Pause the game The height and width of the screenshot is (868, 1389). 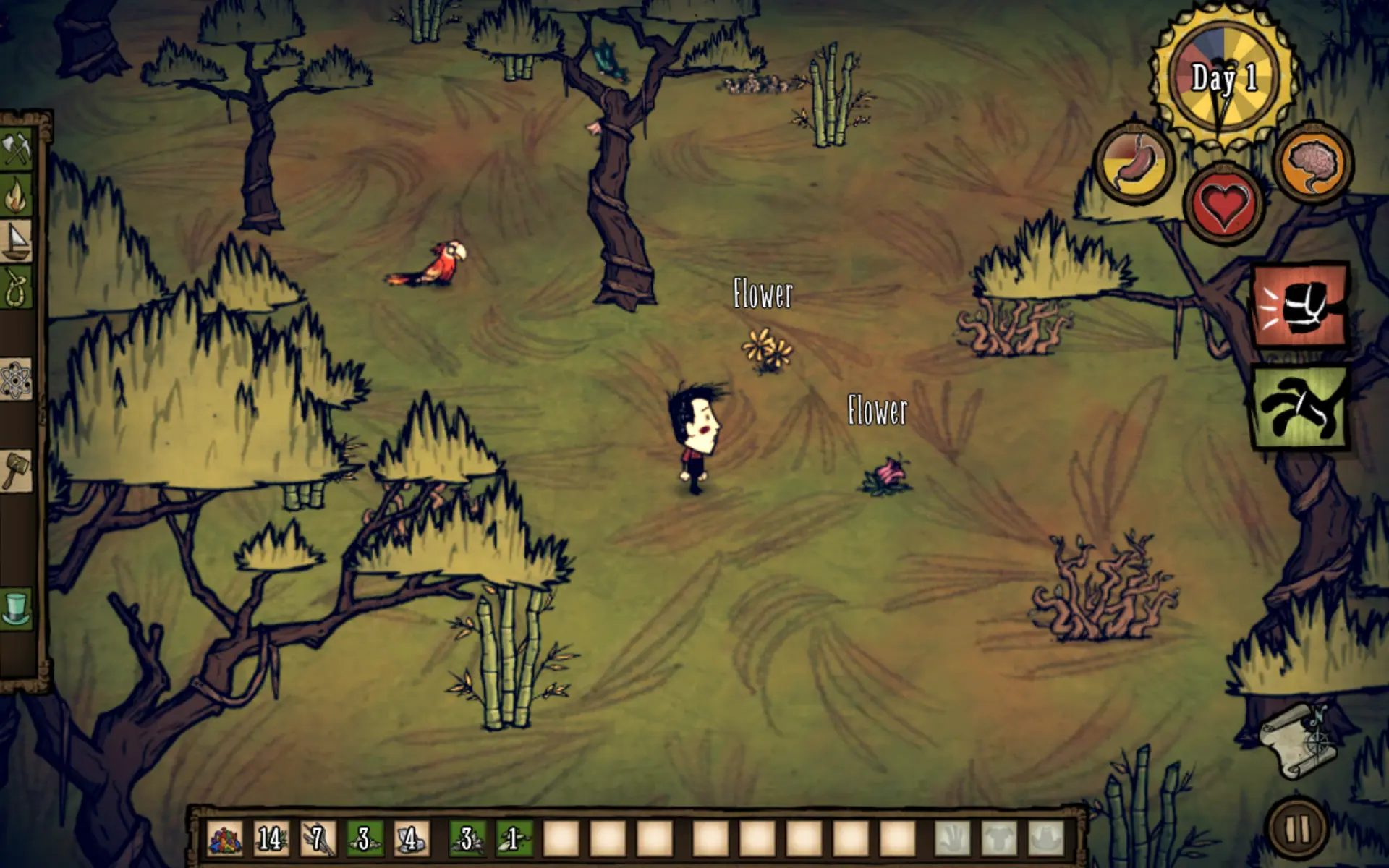coord(1296,829)
